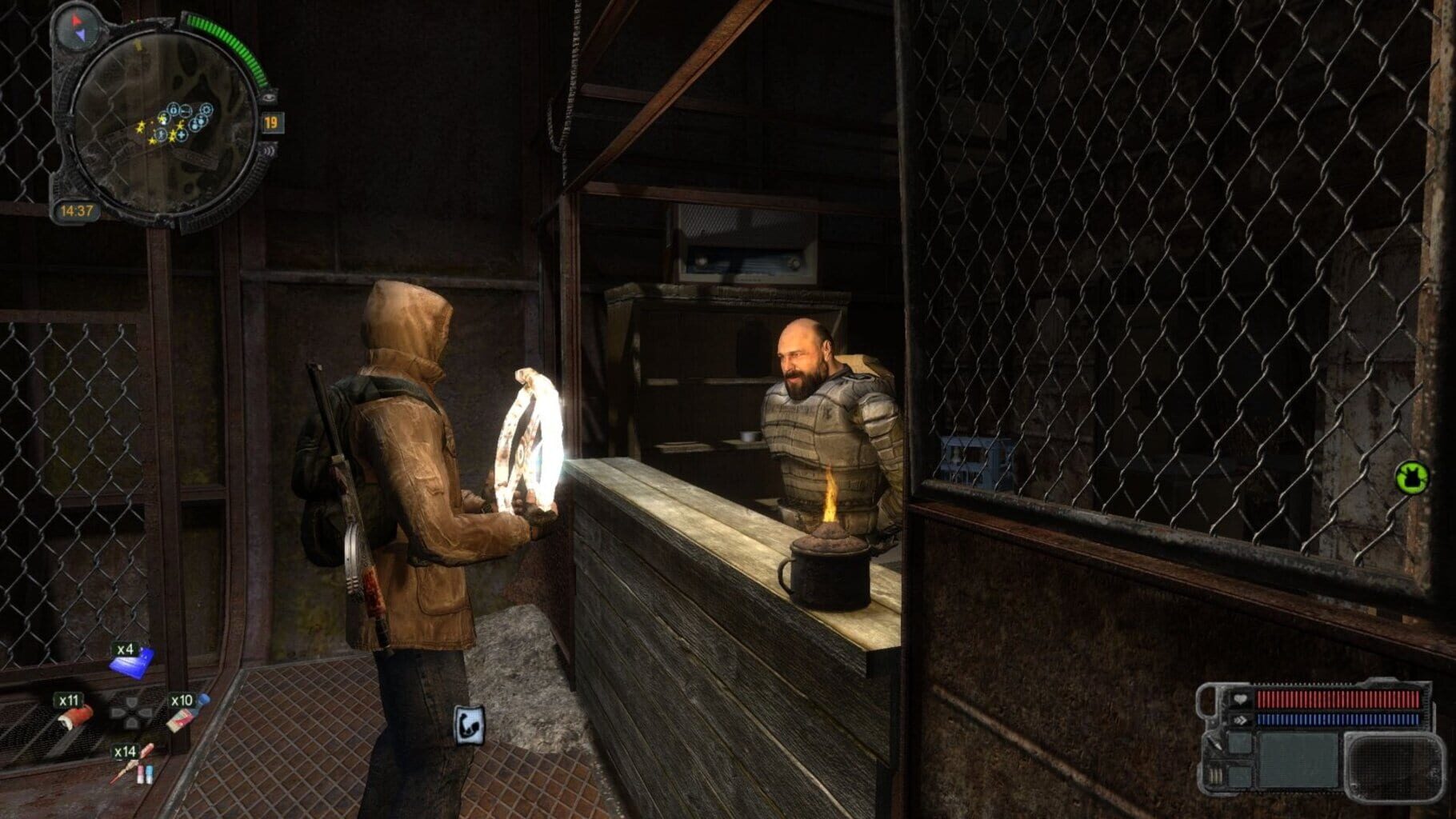Click the ammo counter showing 19
This screenshot has width=1456, height=819.
pyautogui.click(x=271, y=123)
